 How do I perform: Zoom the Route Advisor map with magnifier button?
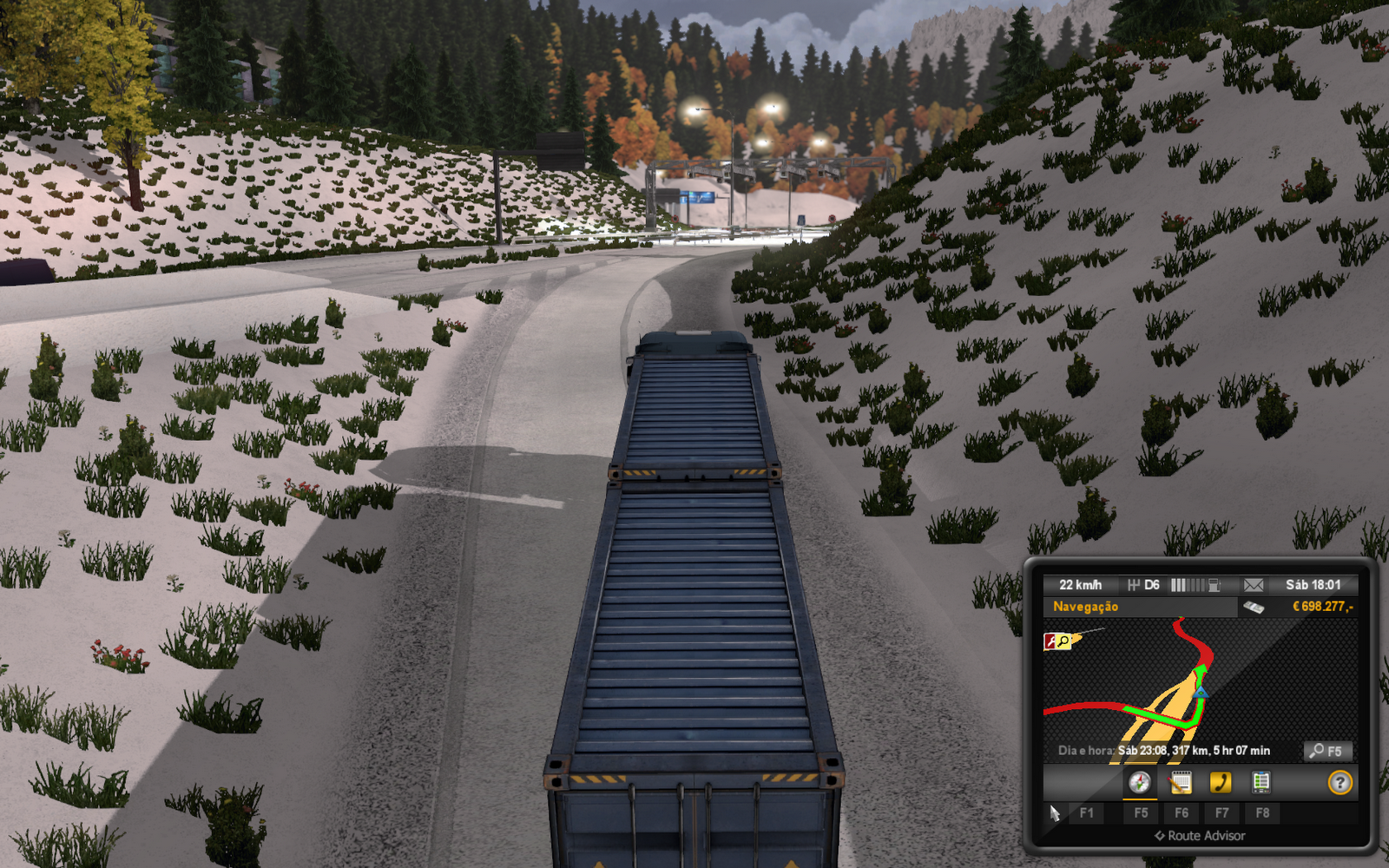[1327, 751]
